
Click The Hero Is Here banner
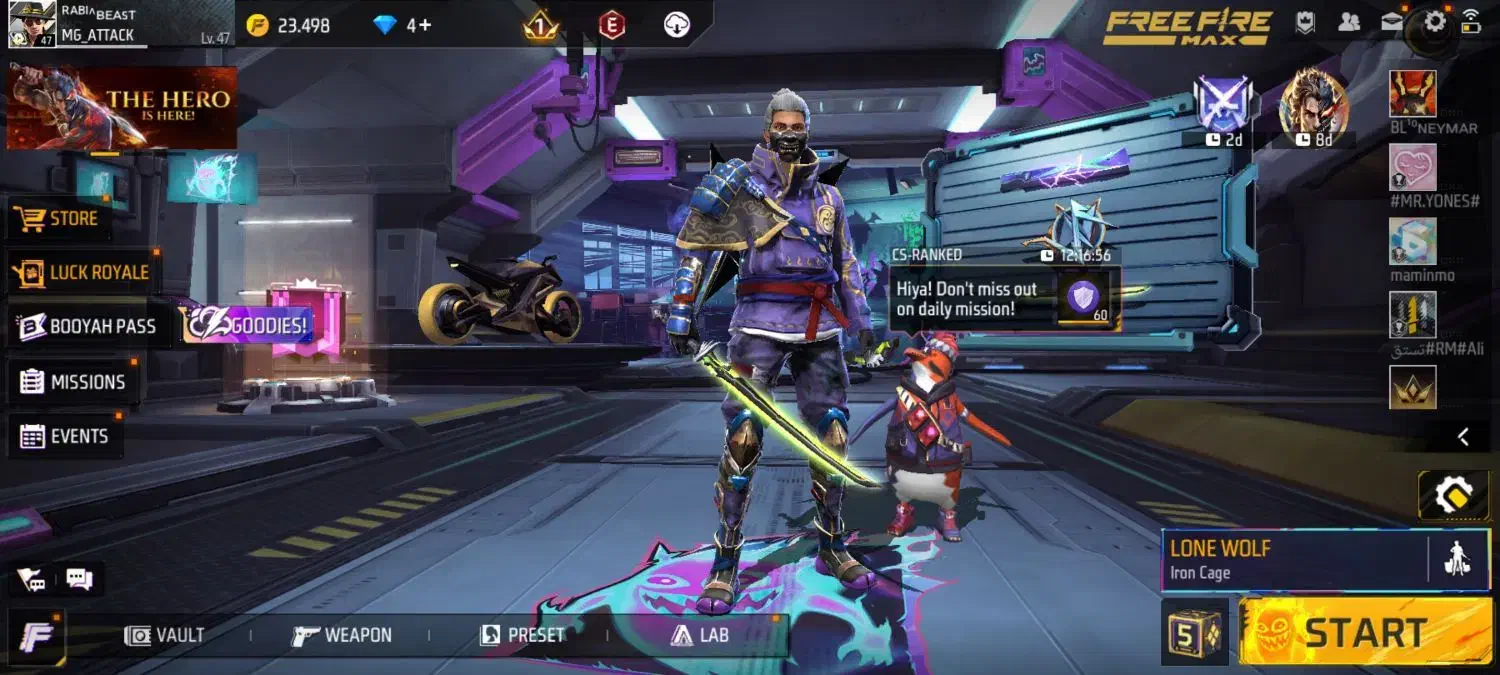pyautogui.click(x=122, y=108)
